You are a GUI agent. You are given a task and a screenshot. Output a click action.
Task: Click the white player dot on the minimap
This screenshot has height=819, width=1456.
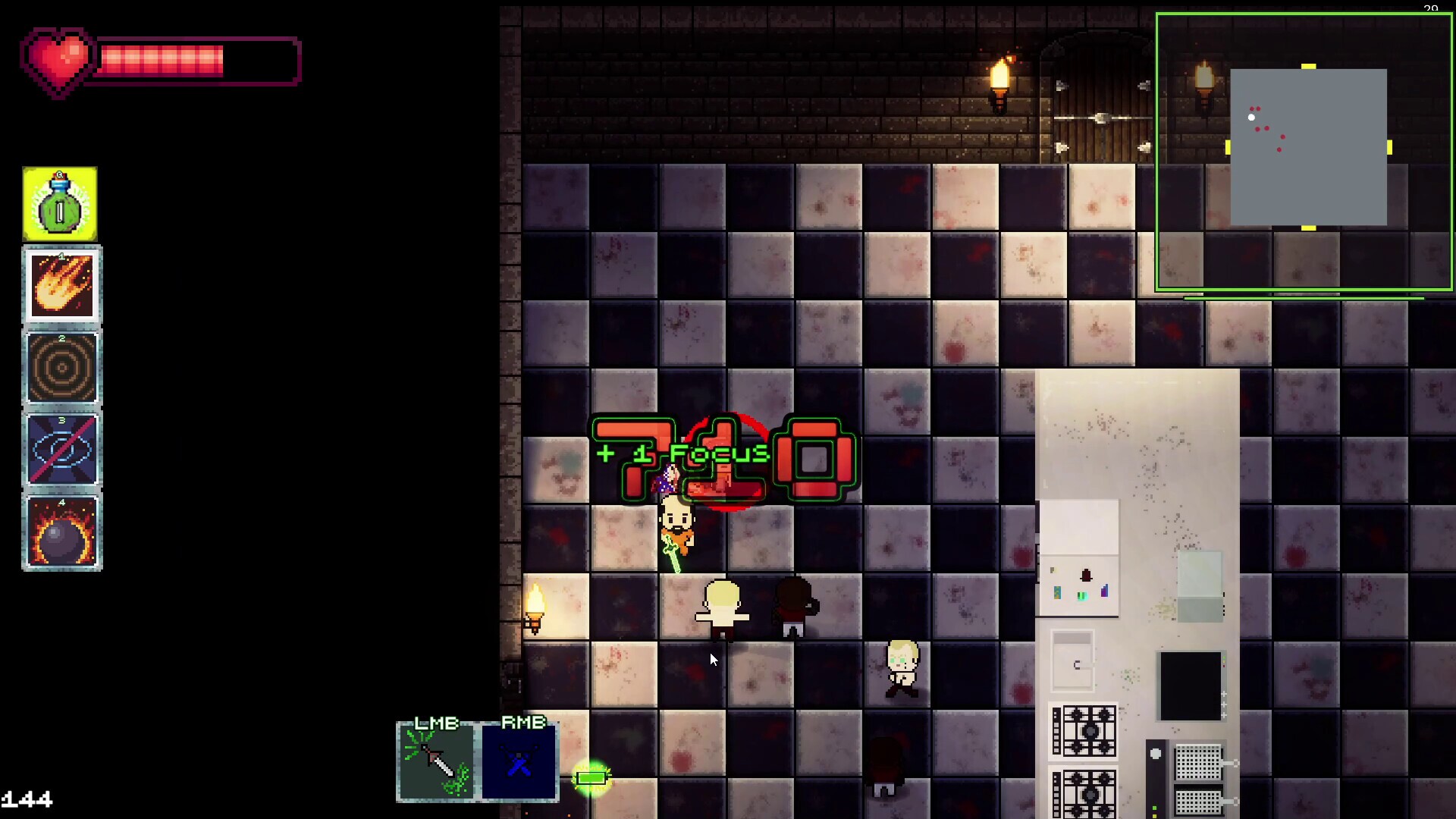pos(1252,118)
